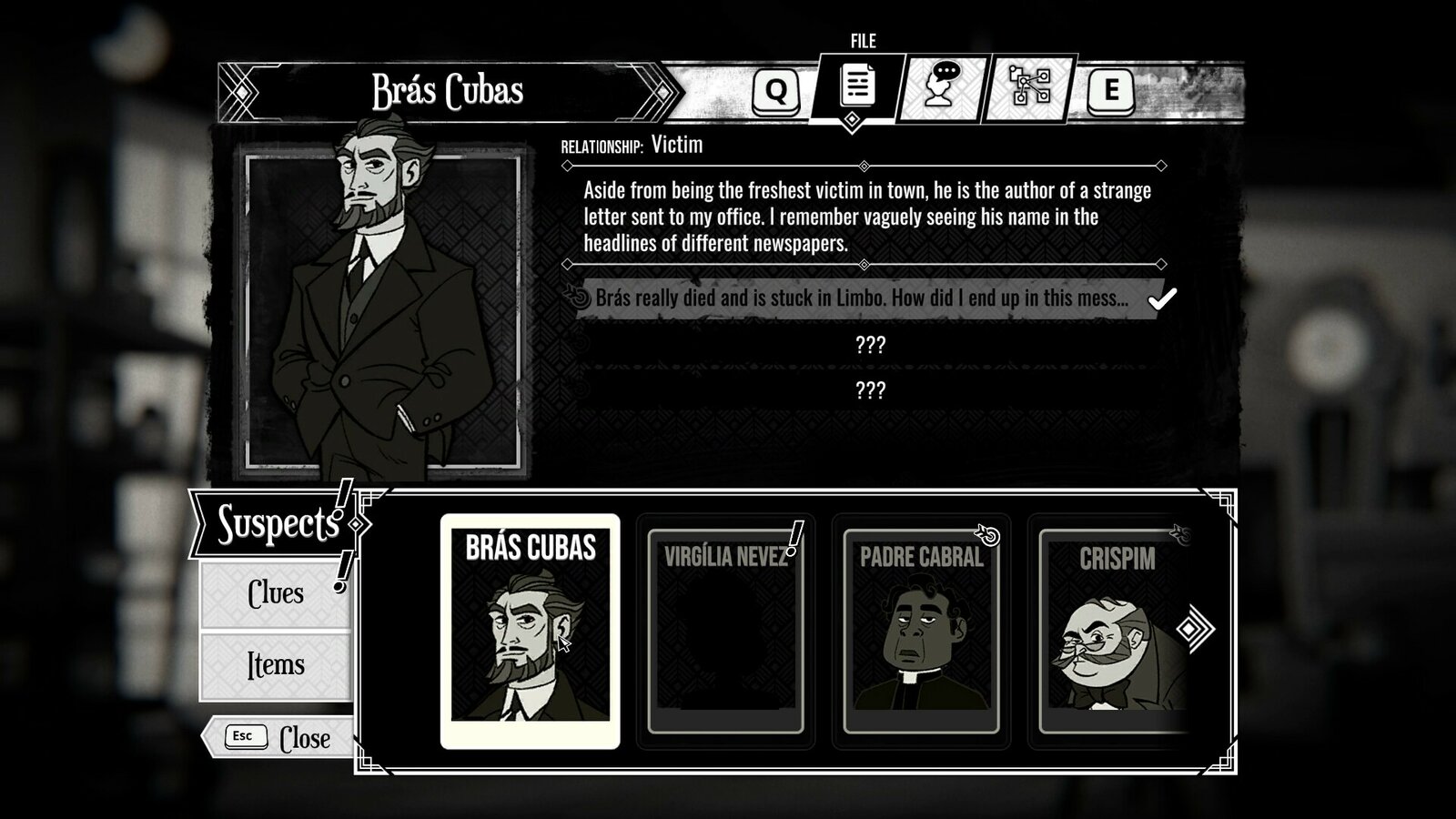Switch to the Clues section

coord(275,593)
